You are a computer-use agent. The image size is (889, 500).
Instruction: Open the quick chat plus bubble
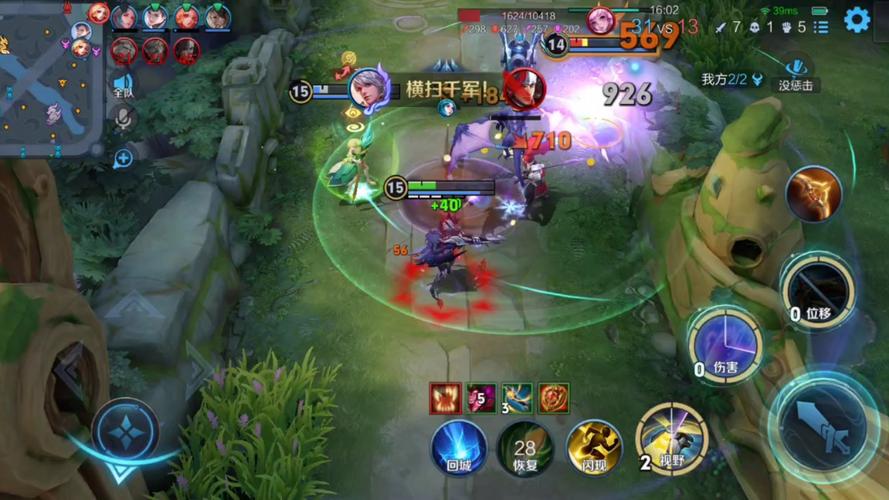coord(123,157)
